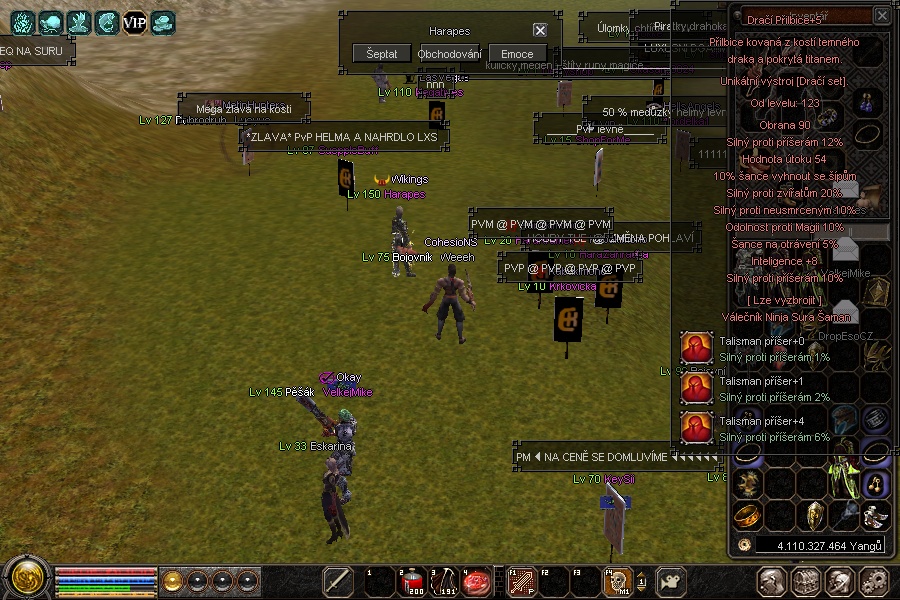Whisper to Harapes with the Šeptat button
Viewport: 900px width, 600px height.
pyautogui.click(x=382, y=54)
